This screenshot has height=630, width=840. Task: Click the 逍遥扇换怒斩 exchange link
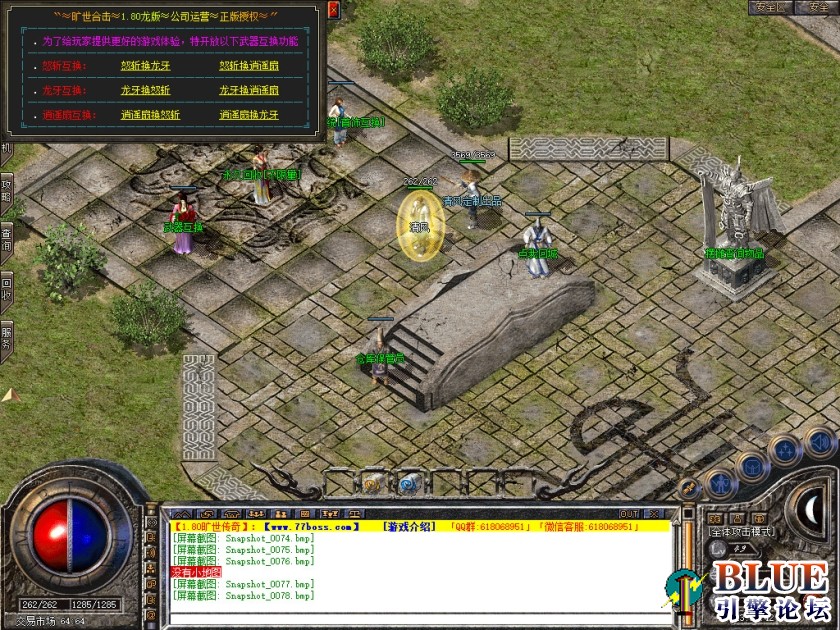click(150, 115)
